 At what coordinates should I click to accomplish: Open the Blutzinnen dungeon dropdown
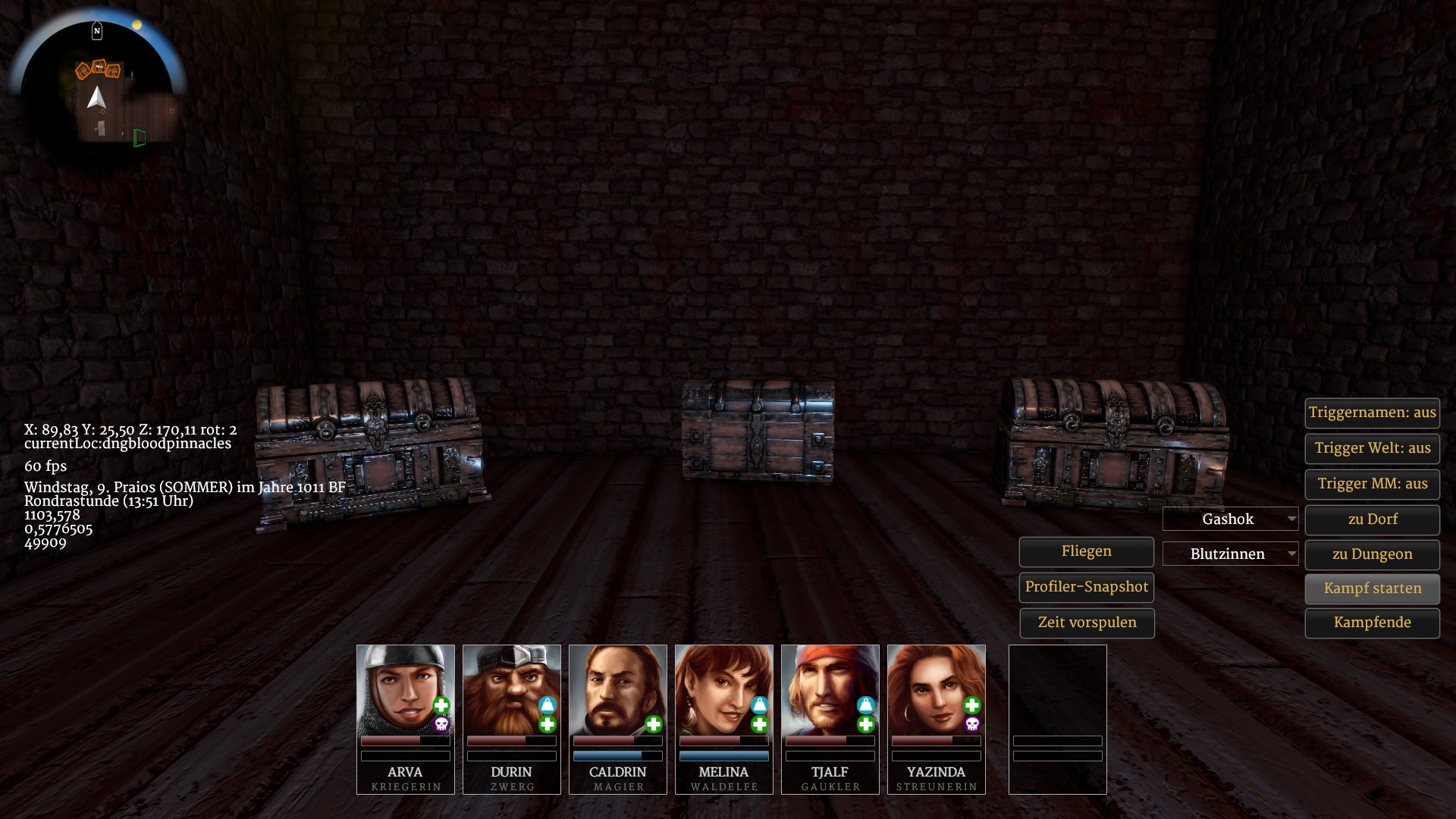coord(1230,554)
